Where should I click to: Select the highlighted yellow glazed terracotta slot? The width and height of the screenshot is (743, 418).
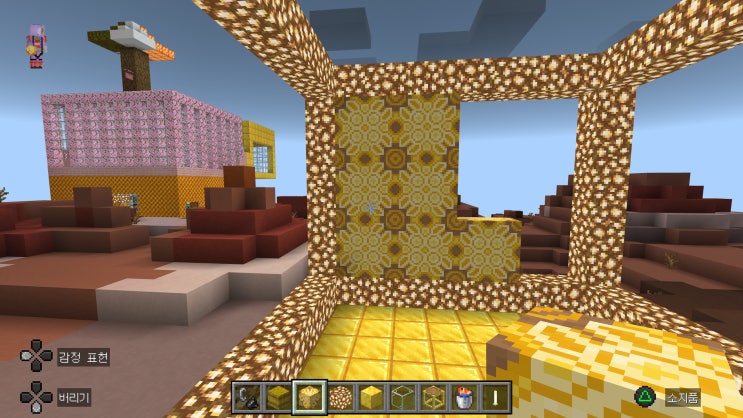click(x=309, y=397)
